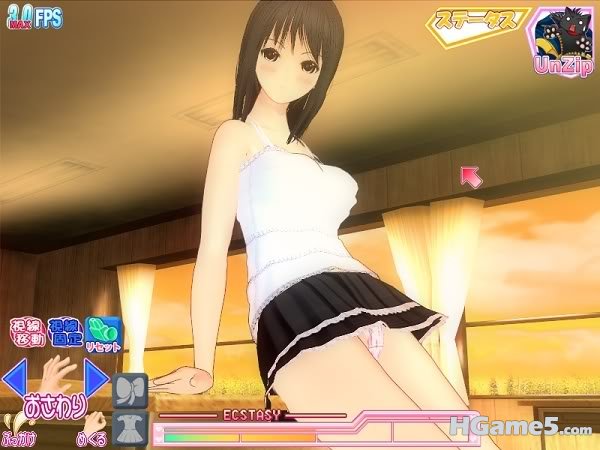Viewport: 600px width, 450px height.
Task: Select the grey ribbon bow icon
Action: [131, 390]
